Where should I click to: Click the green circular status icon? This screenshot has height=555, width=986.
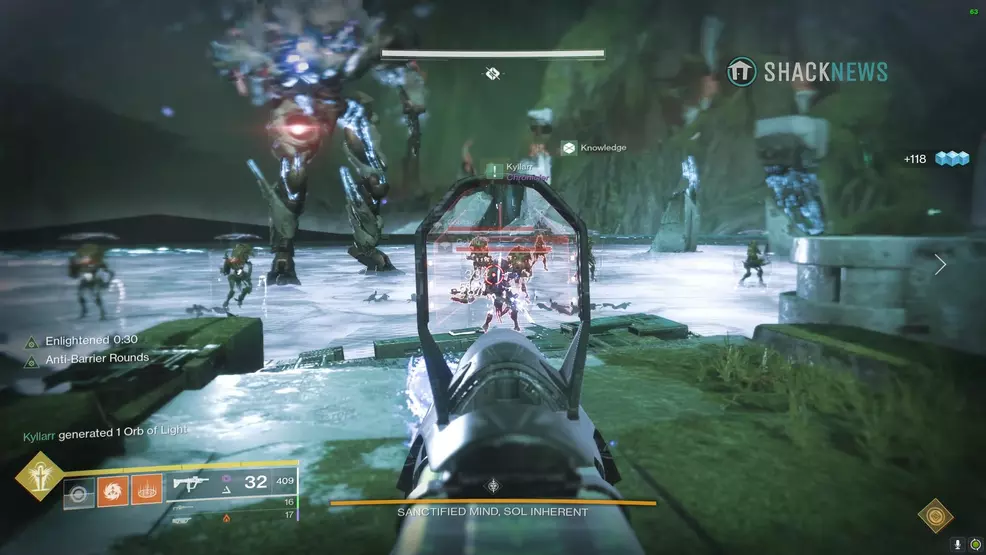click(973, 543)
